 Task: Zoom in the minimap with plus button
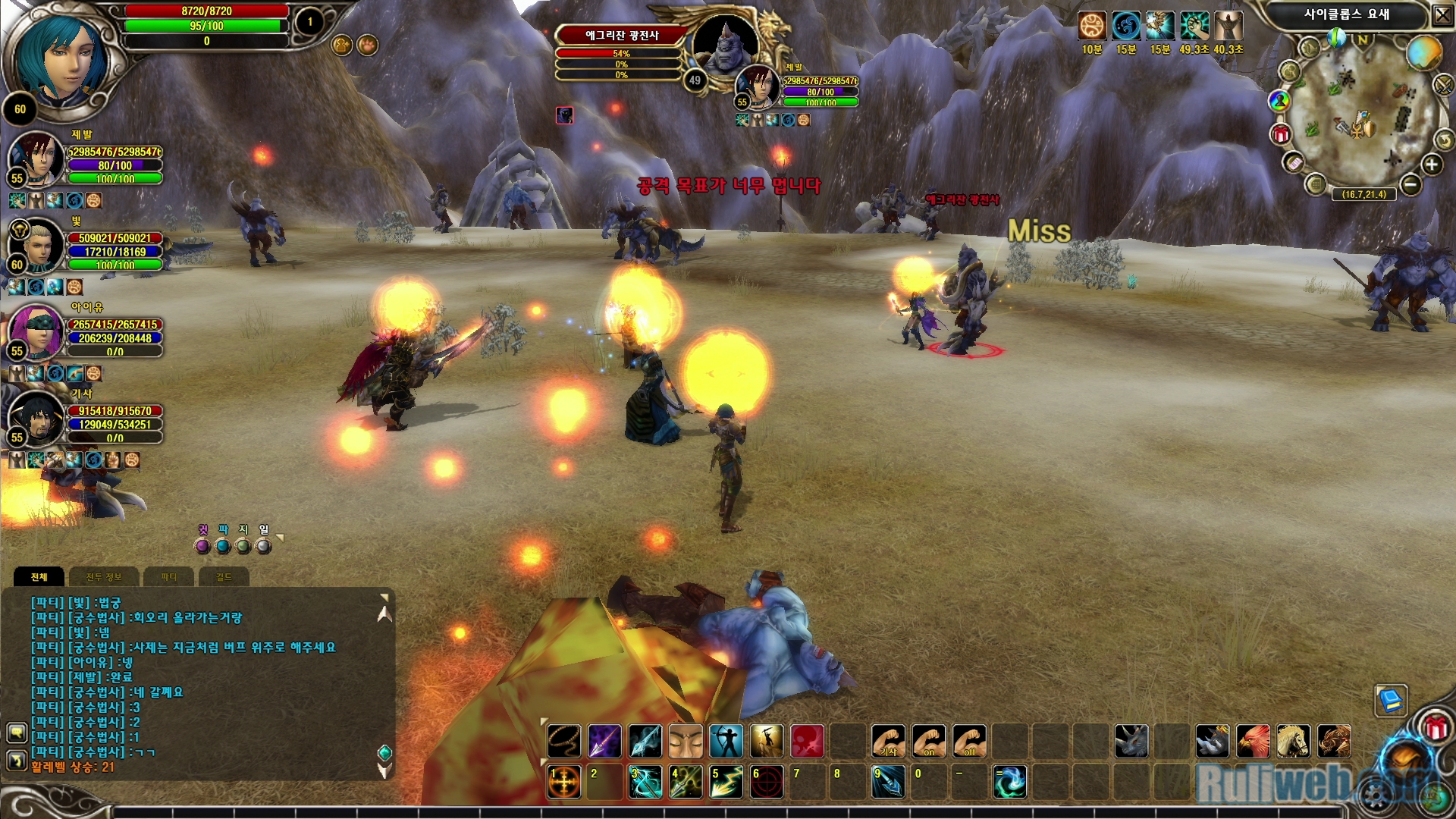(x=1431, y=165)
